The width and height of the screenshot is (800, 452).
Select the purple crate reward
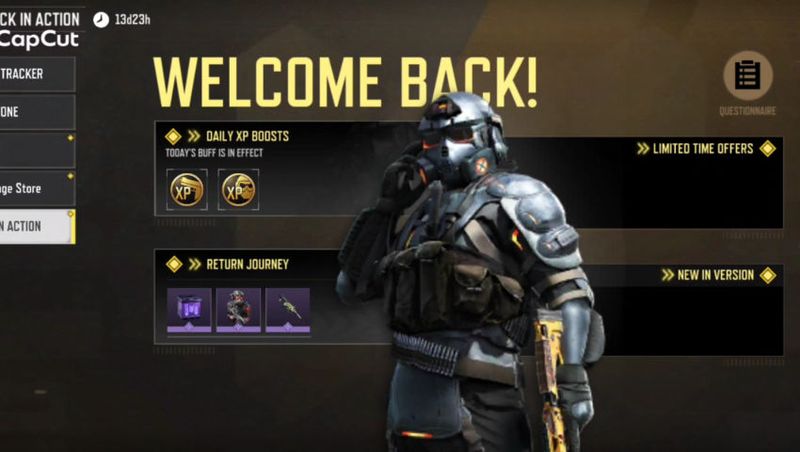[x=189, y=310]
